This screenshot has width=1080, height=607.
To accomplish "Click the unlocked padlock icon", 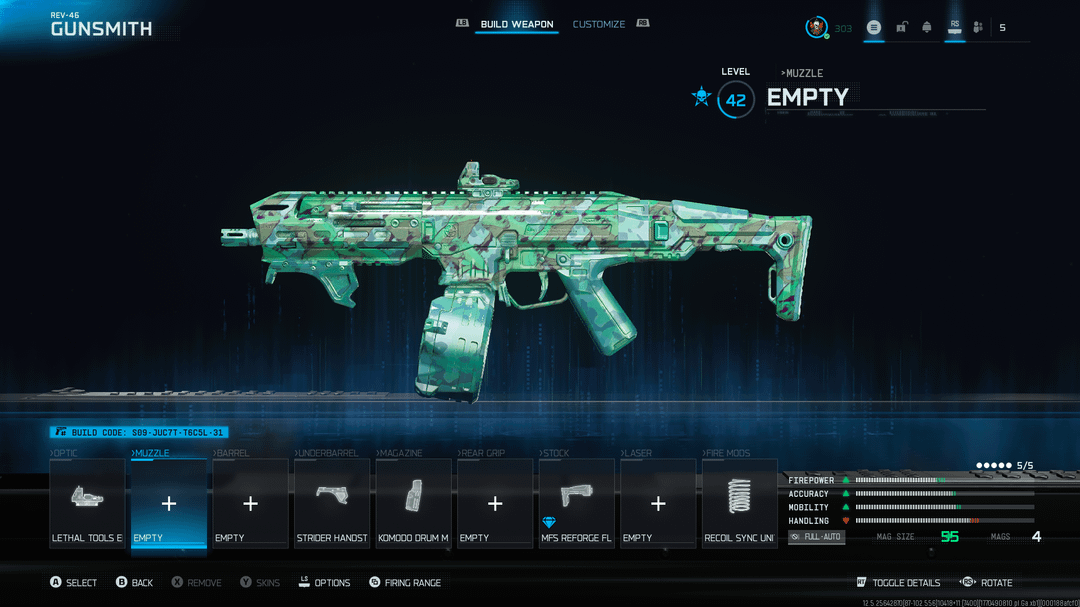I will [x=901, y=27].
